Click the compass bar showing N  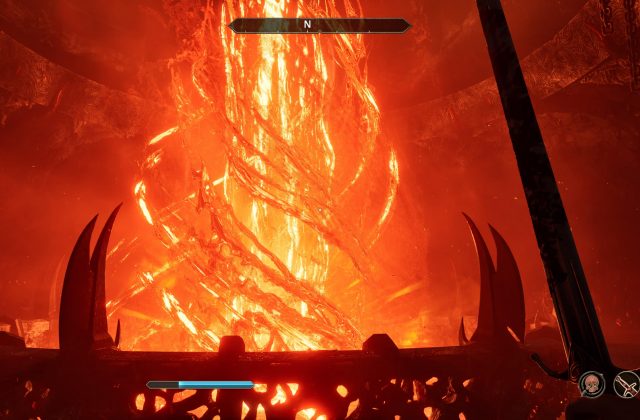(x=320, y=25)
